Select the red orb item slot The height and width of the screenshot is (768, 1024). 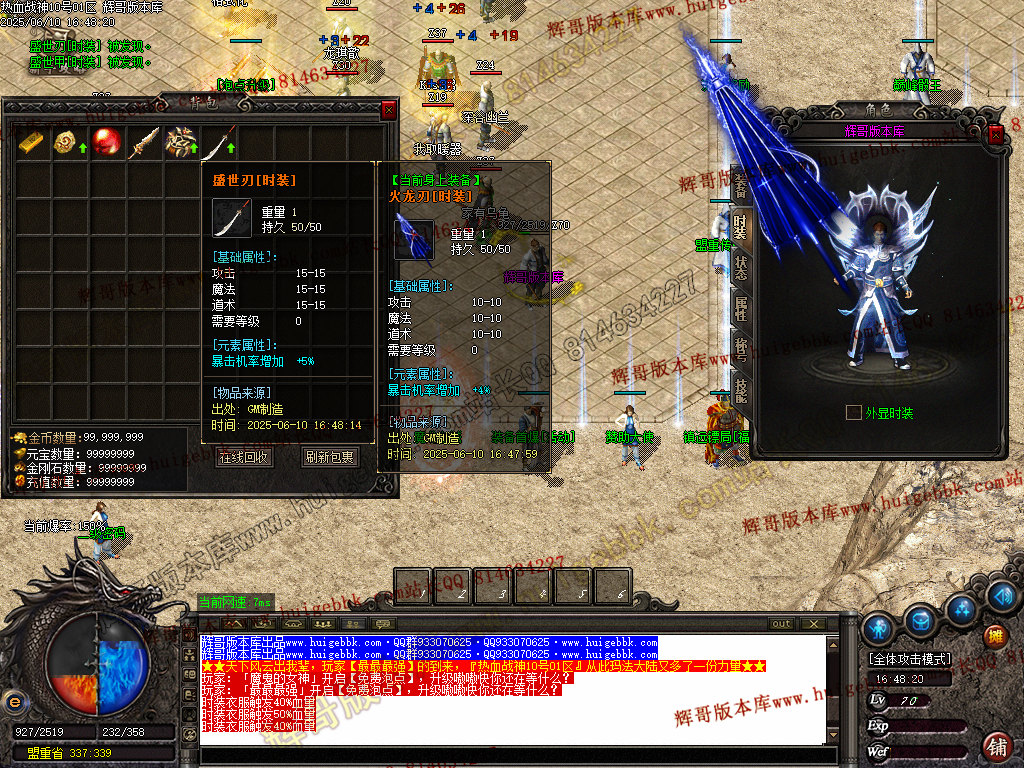click(x=106, y=143)
